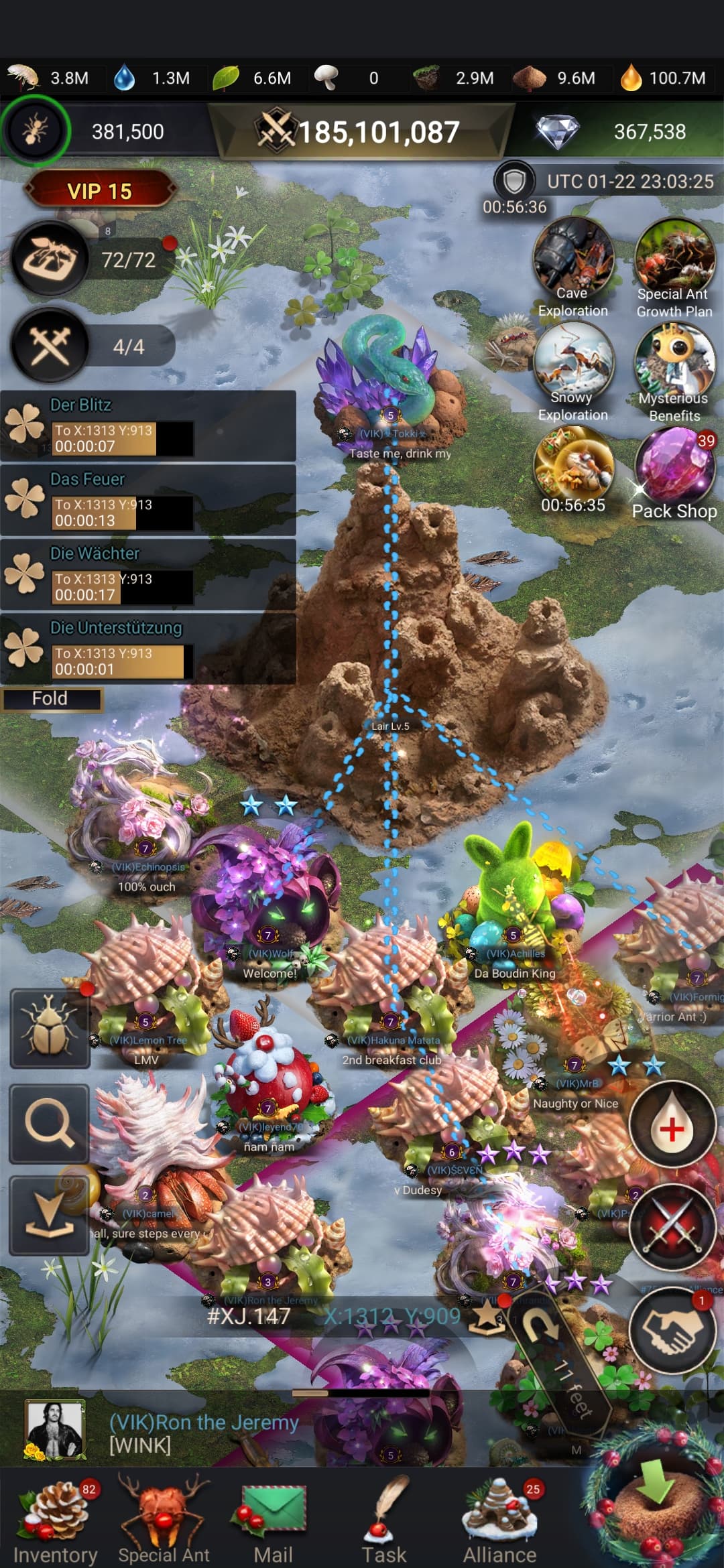724x1568 pixels.
Task: Open VIP 15 details
Action: click(x=99, y=191)
